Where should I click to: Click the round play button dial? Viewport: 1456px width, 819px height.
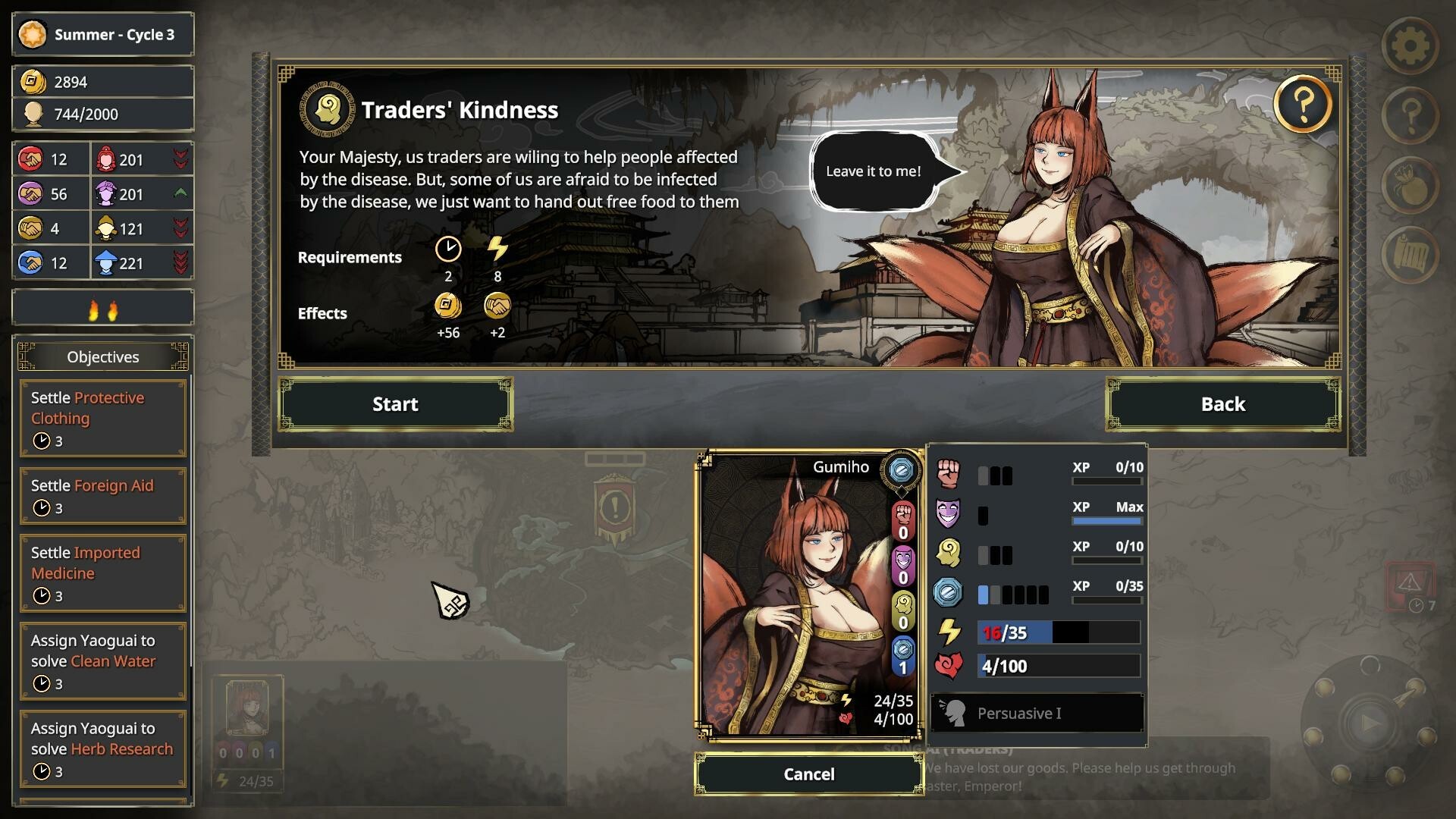point(1369,723)
